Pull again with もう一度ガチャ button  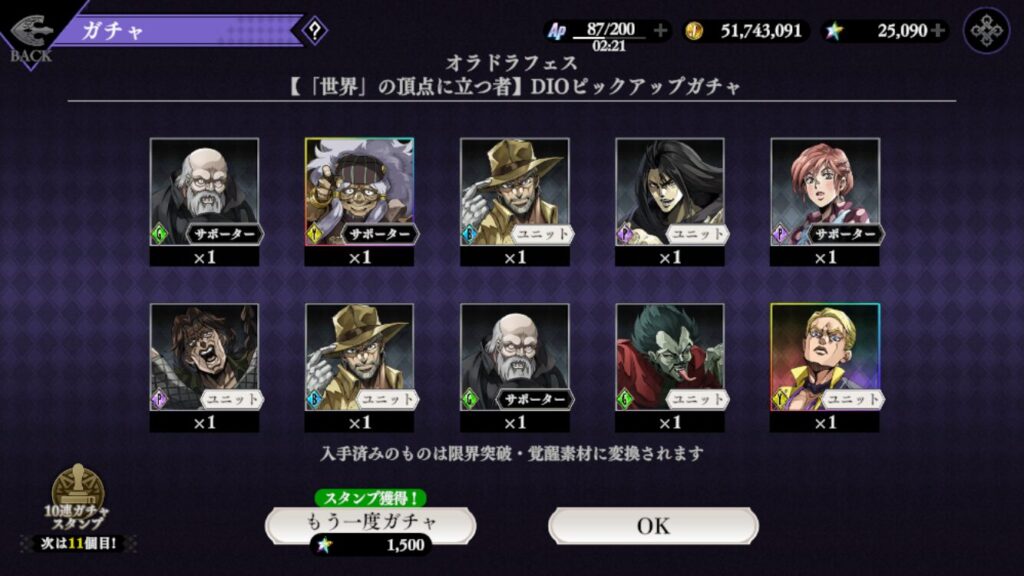tap(370, 524)
